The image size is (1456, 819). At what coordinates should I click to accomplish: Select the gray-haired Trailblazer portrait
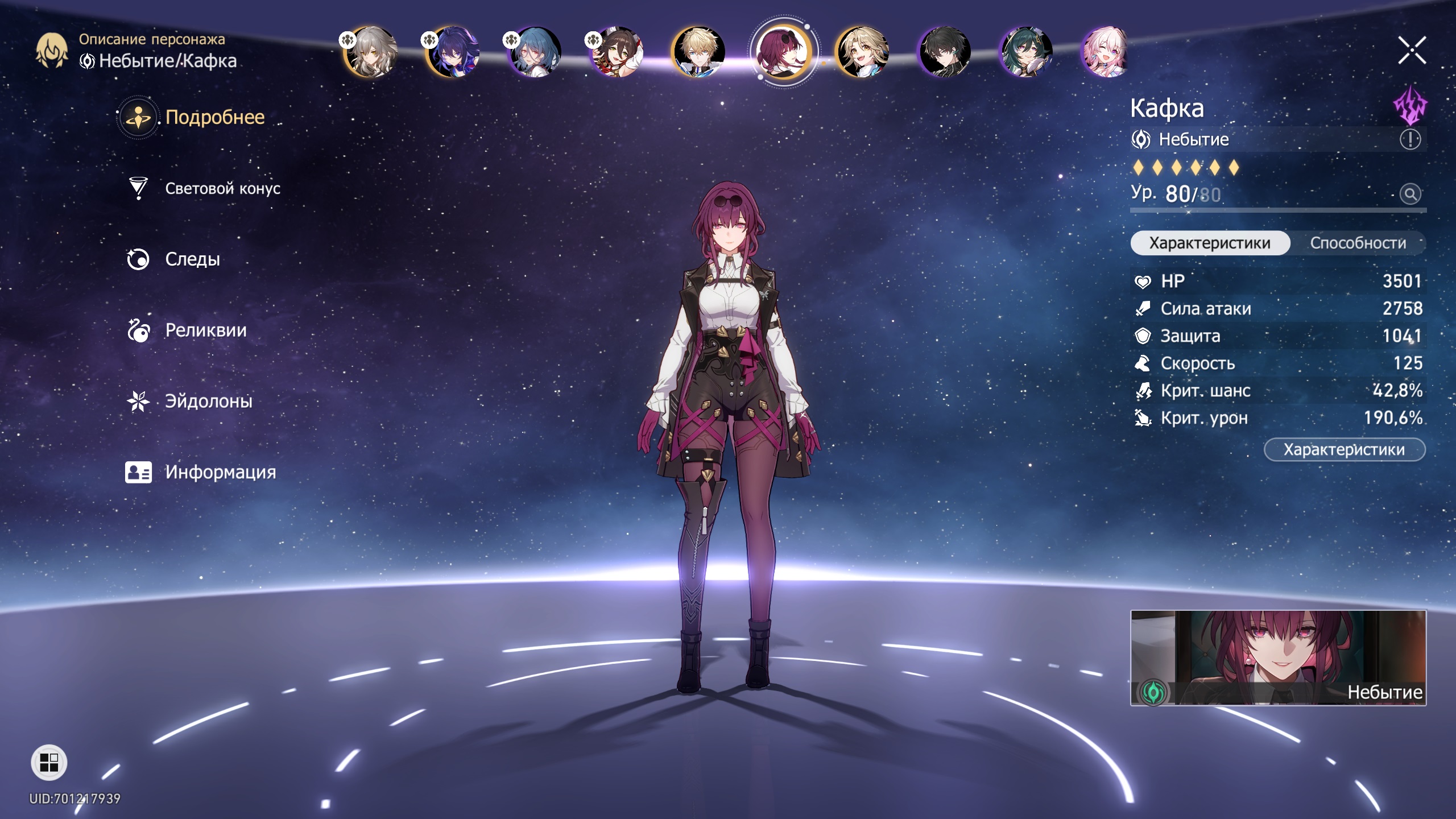pos(371,52)
